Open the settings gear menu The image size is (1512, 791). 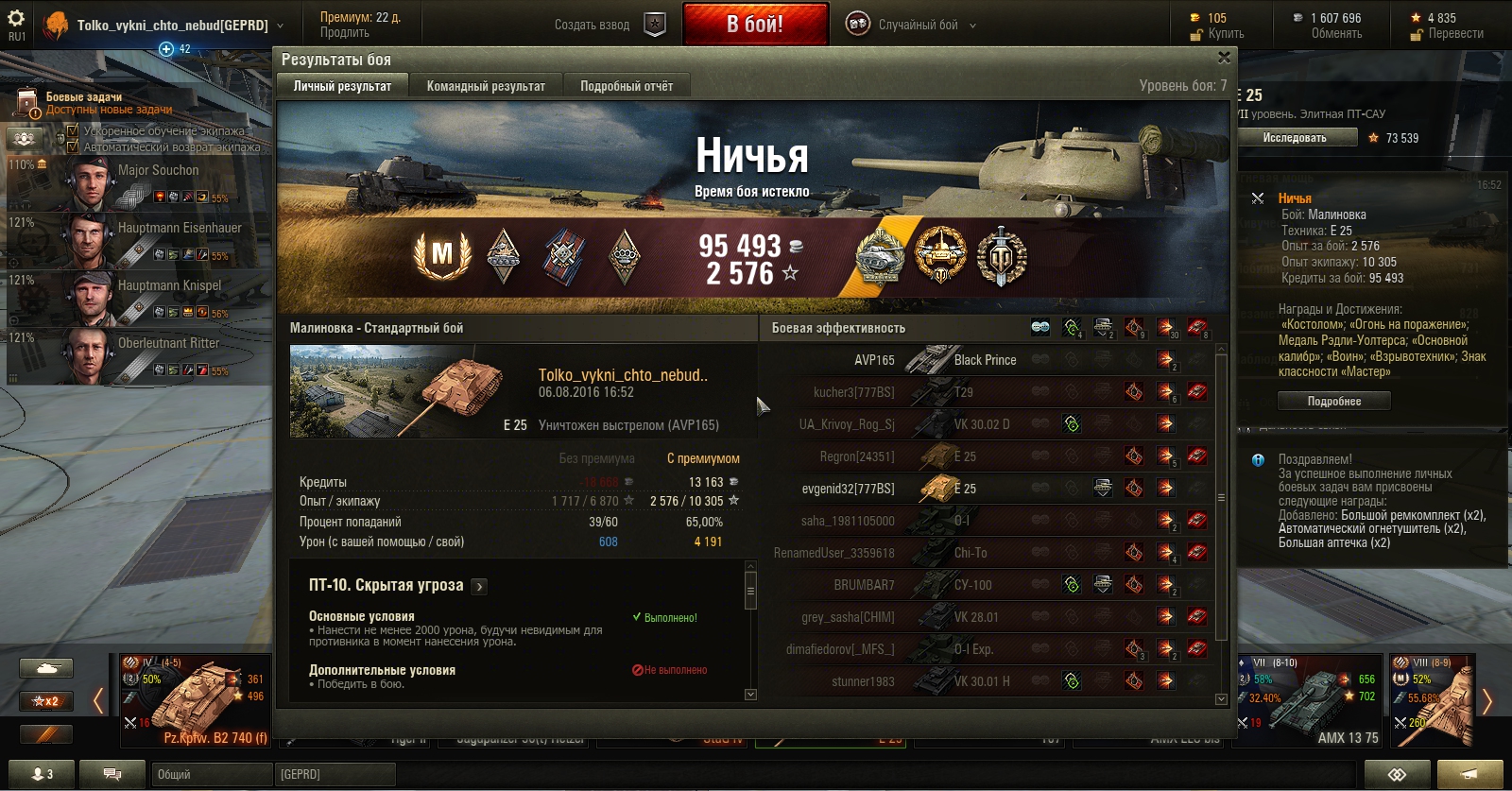click(x=16, y=18)
